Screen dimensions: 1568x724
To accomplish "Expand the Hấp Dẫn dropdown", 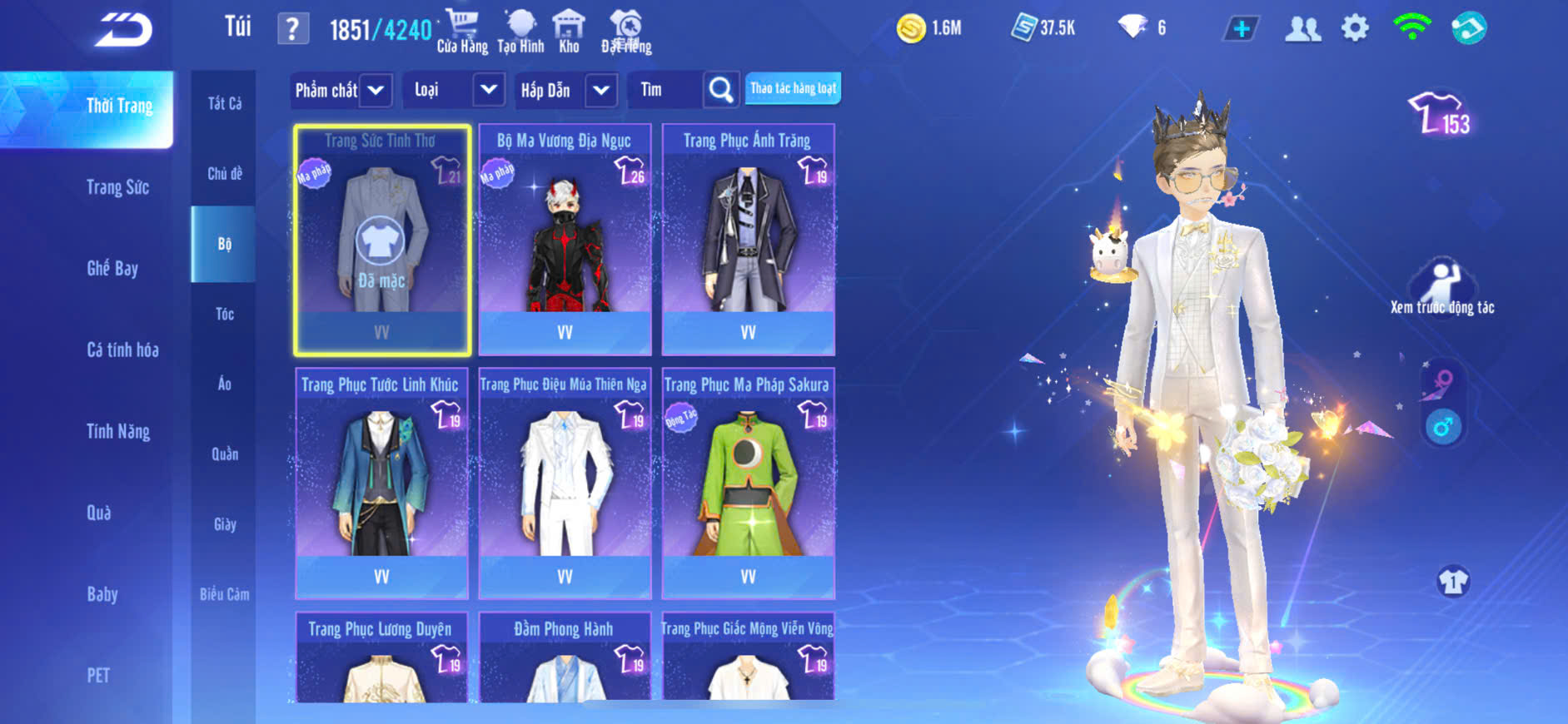I will click(601, 90).
